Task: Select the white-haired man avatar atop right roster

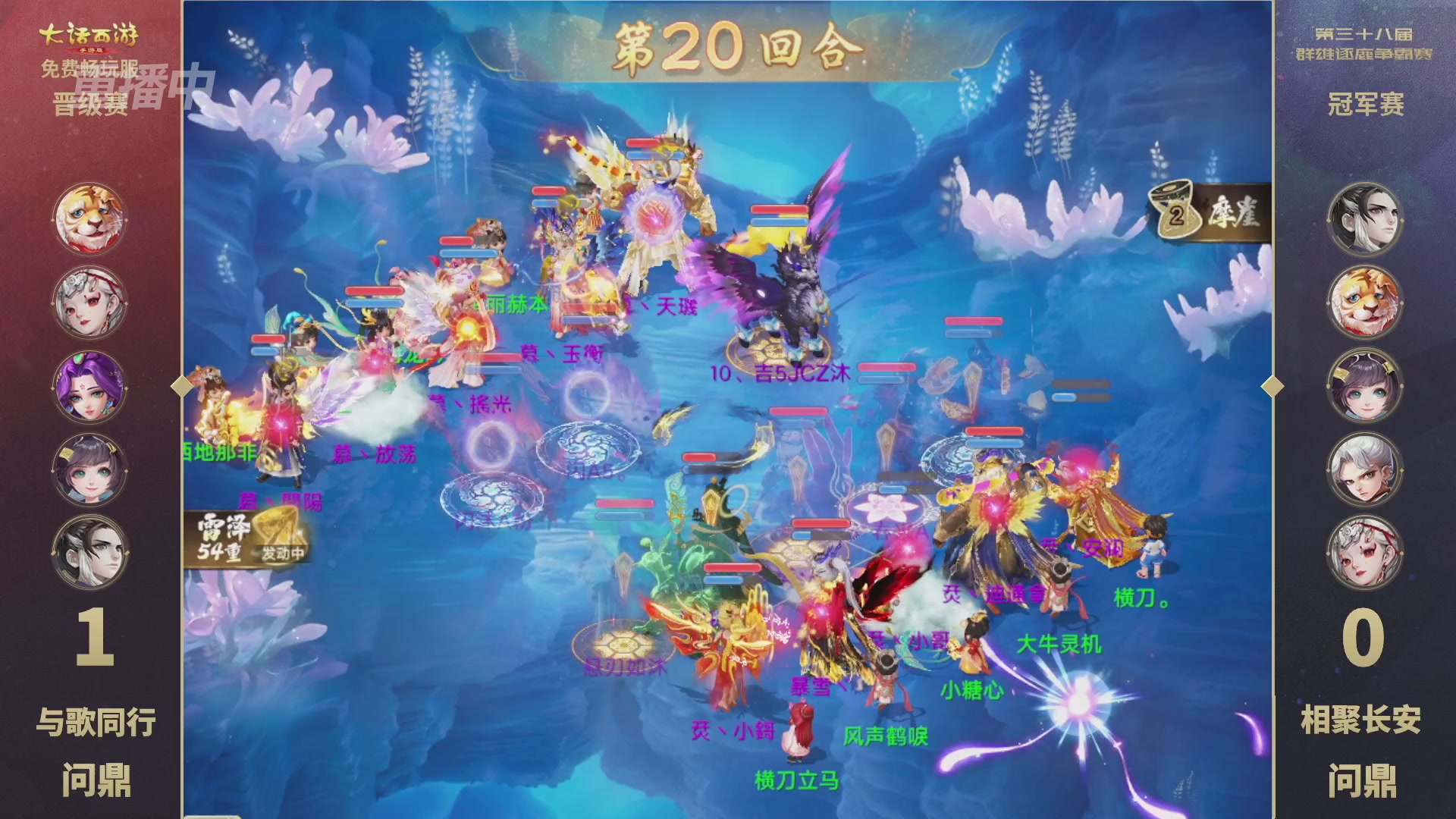Action: pos(1366,221)
